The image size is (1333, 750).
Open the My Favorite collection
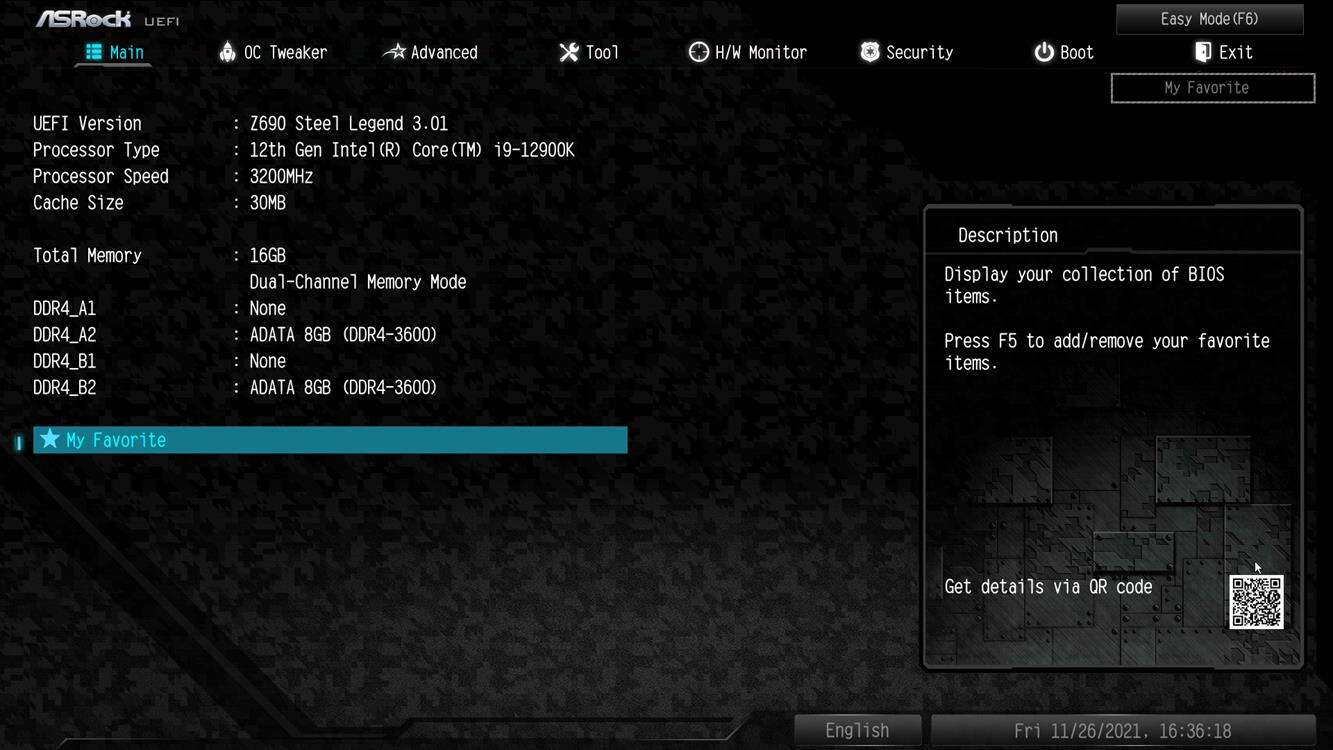point(1211,87)
